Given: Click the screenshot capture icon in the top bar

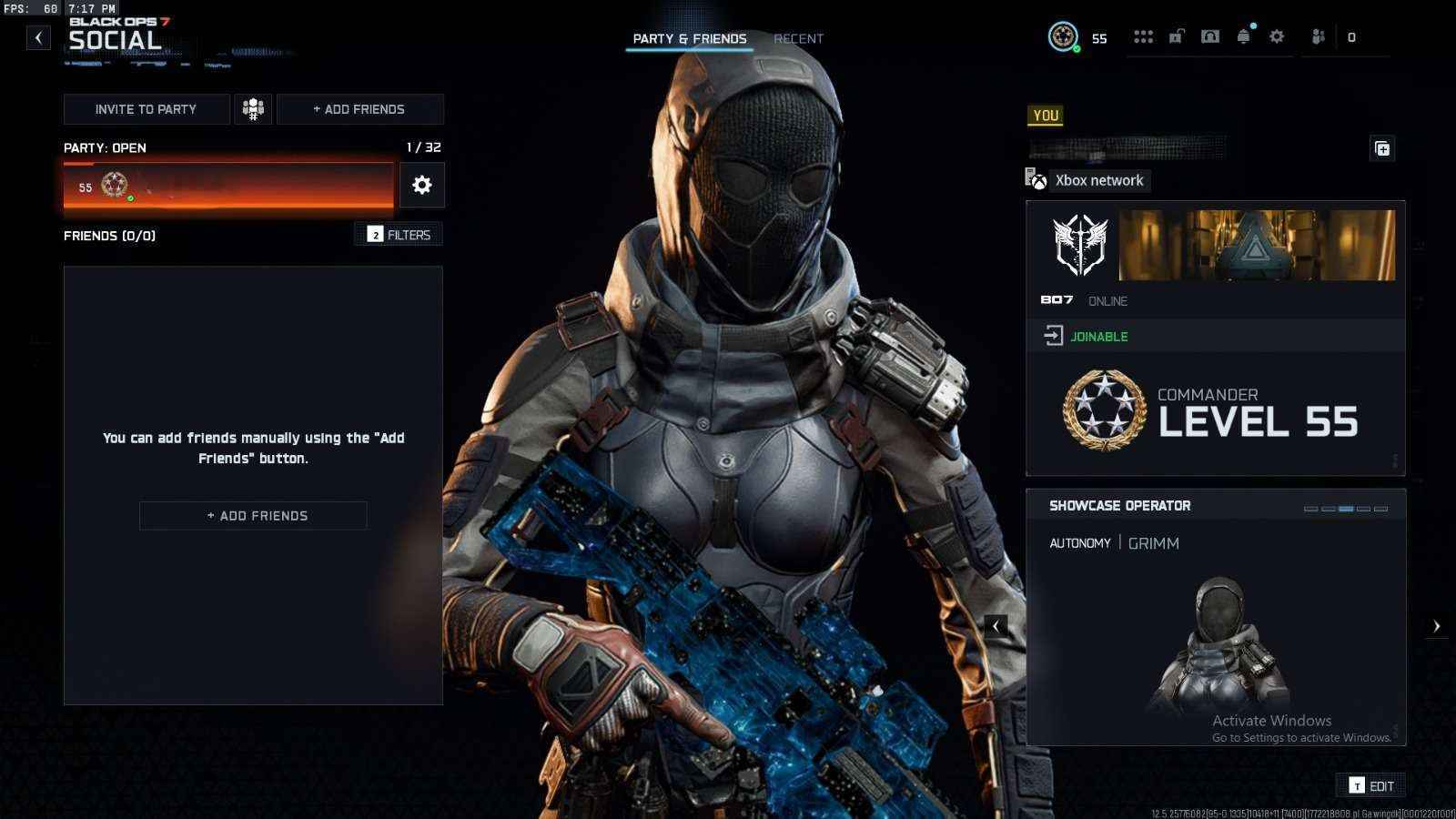Looking at the screenshot, I should click(1210, 36).
